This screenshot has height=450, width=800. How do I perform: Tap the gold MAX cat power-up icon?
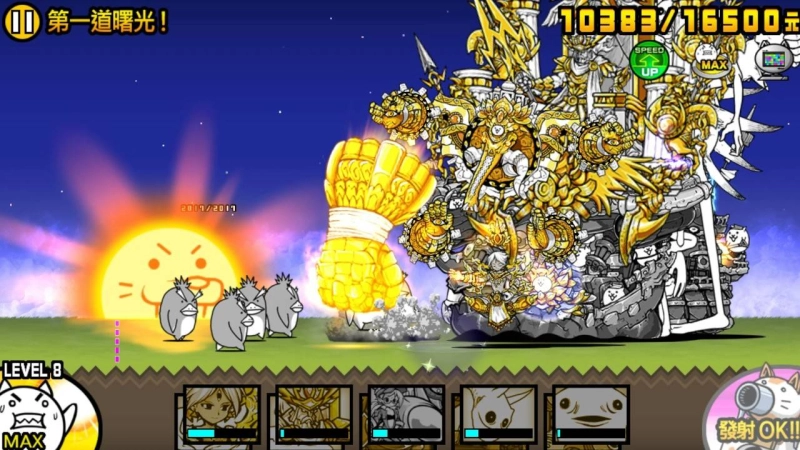click(712, 58)
